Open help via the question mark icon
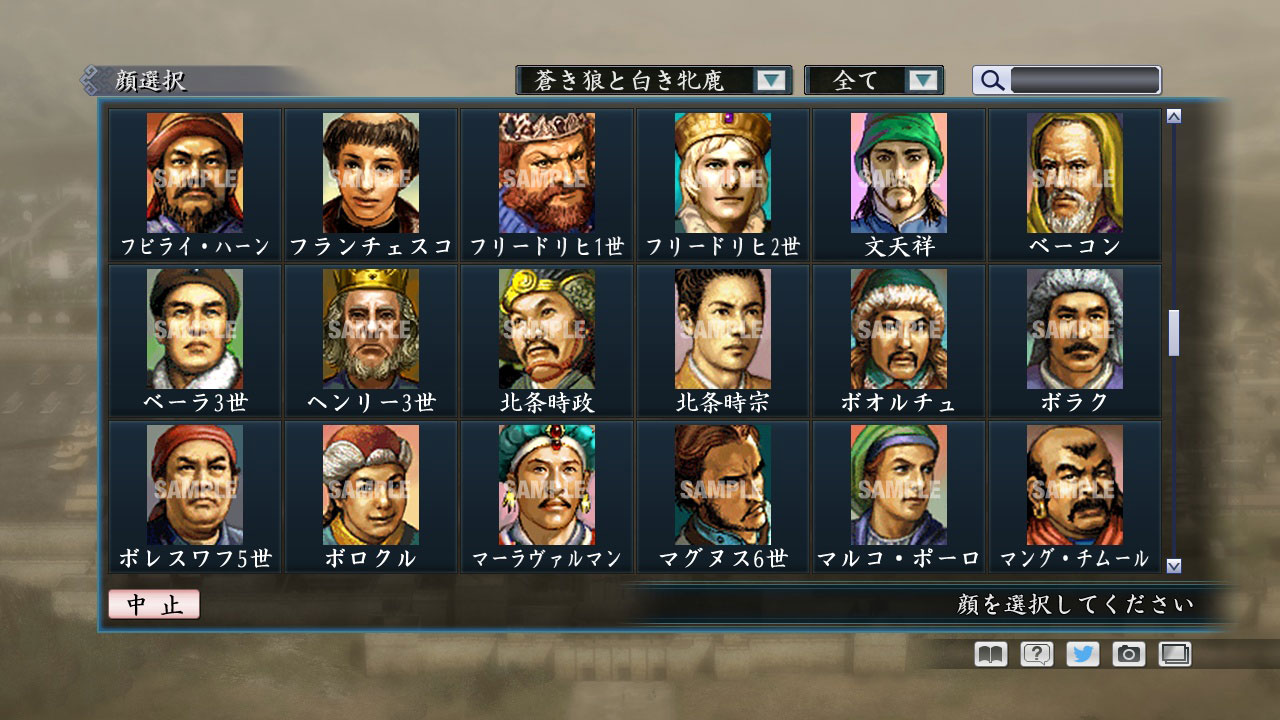The width and height of the screenshot is (1280, 720). coord(1035,654)
